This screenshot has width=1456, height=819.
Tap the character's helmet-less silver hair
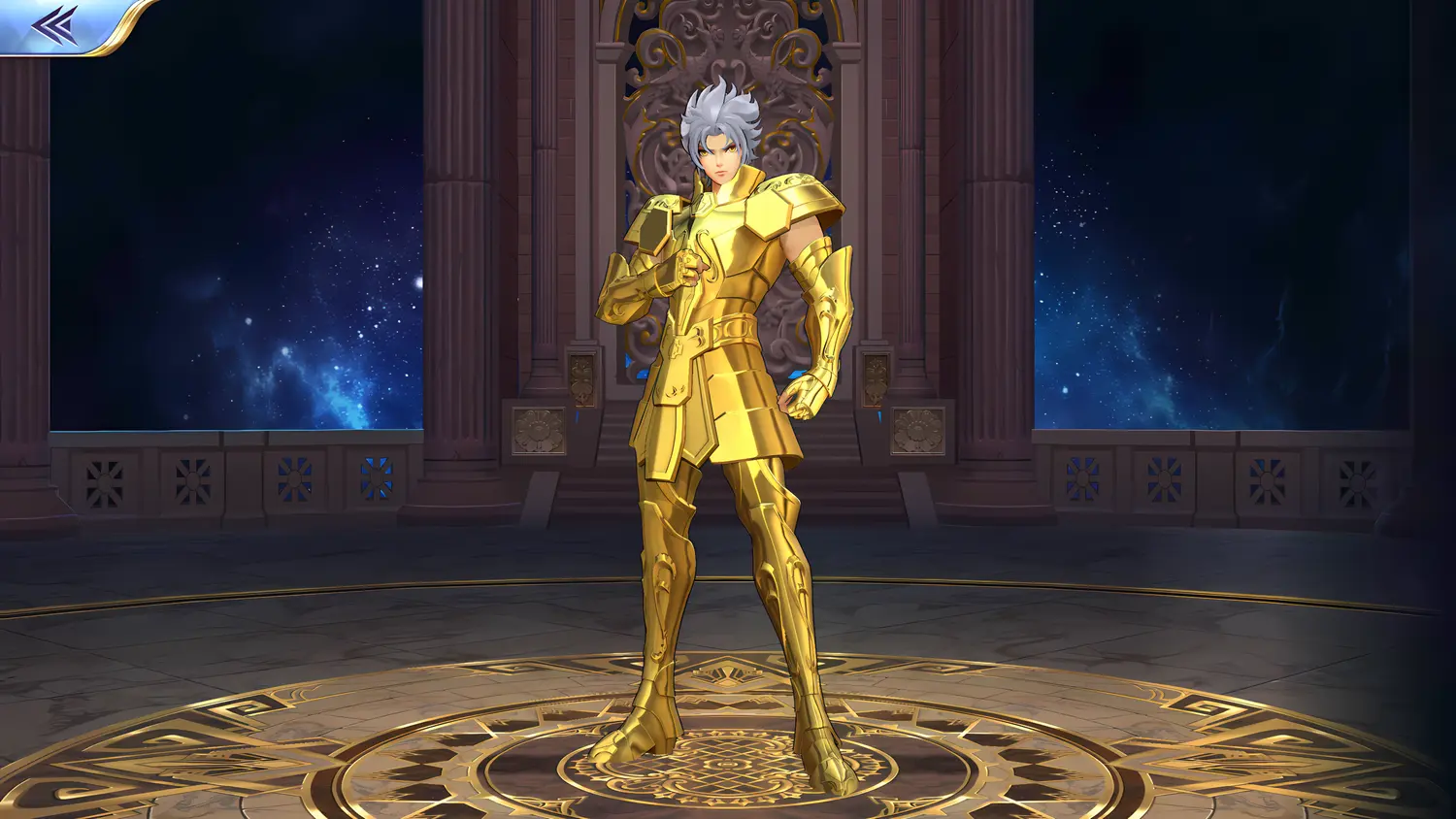pos(723,107)
